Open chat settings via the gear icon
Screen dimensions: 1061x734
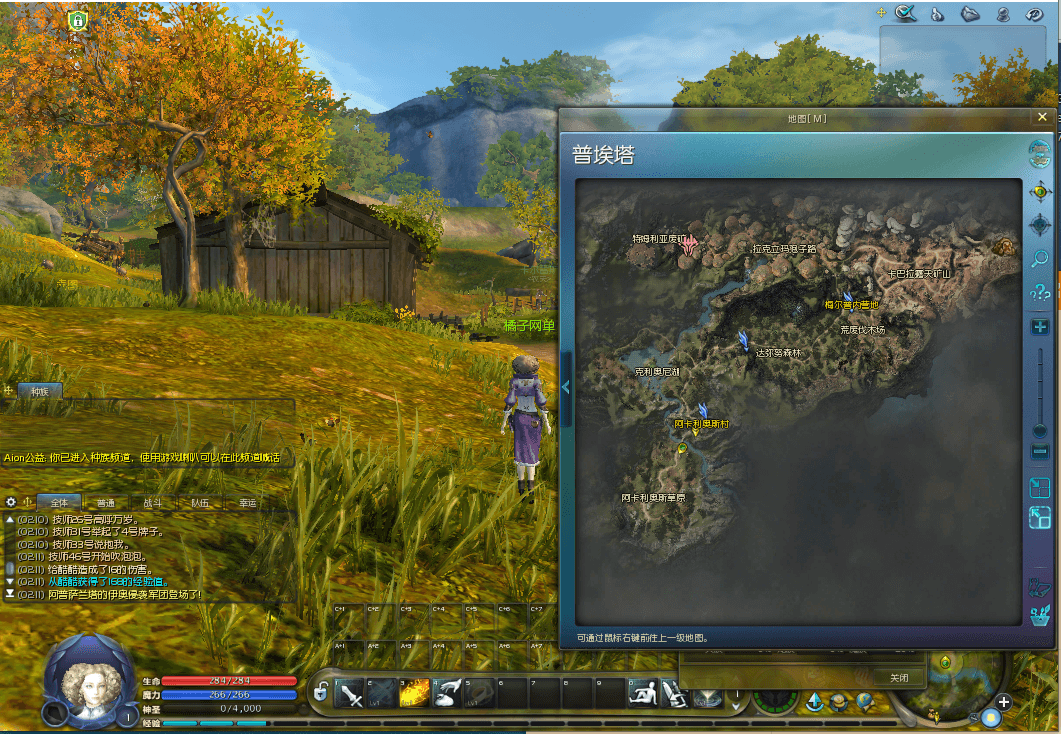(x=11, y=502)
